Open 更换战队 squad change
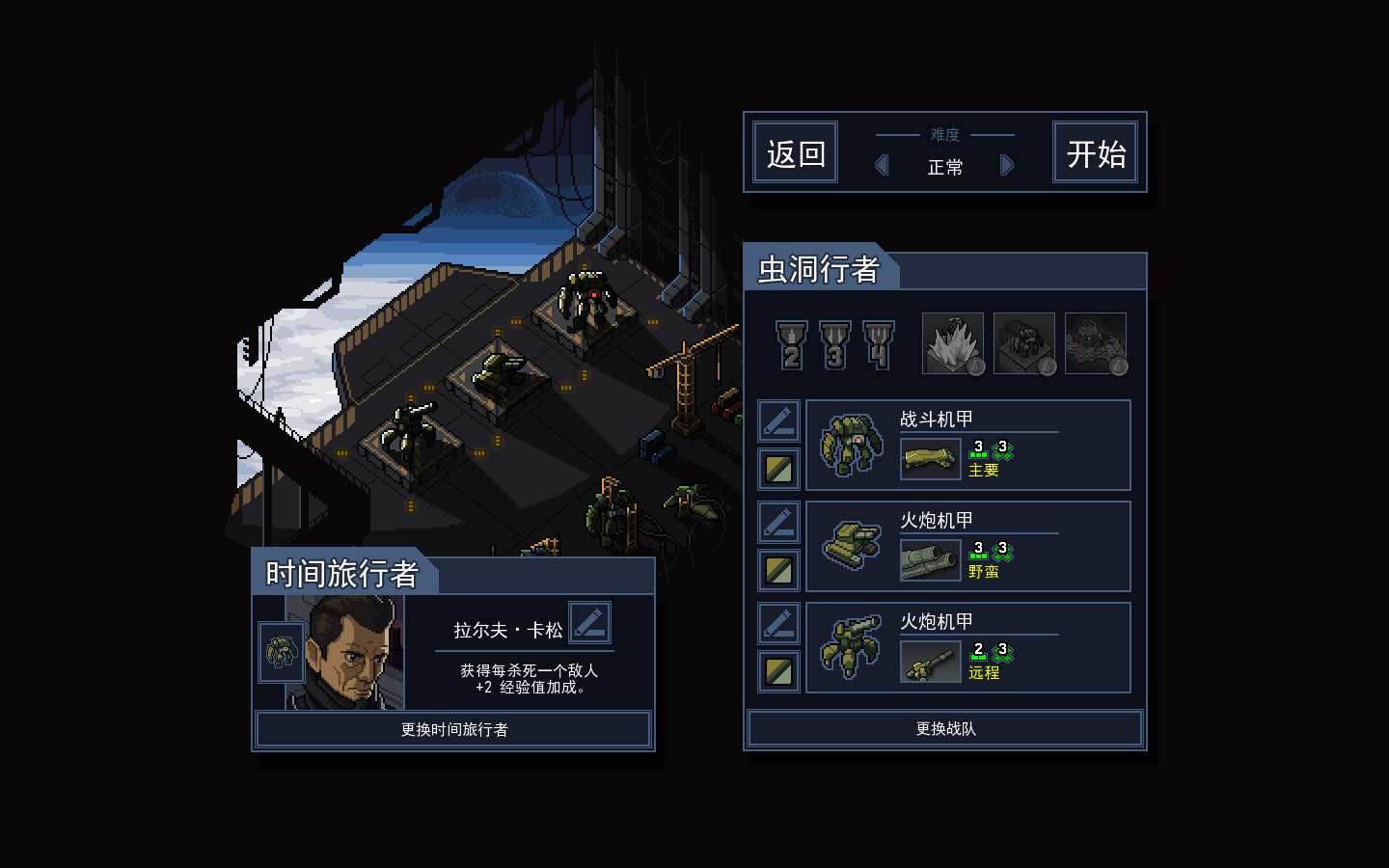This screenshot has height=868, width=1389. pos(945,729)
